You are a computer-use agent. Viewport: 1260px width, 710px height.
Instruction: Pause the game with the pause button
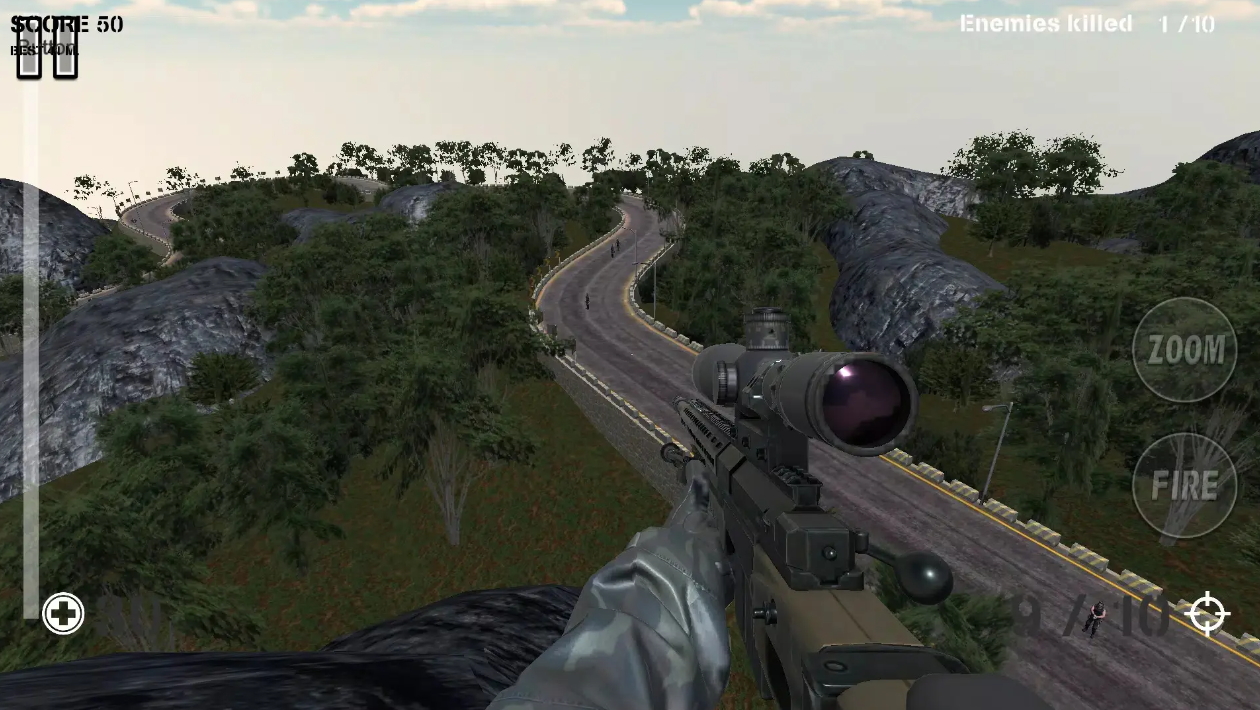tap(47, 47)
